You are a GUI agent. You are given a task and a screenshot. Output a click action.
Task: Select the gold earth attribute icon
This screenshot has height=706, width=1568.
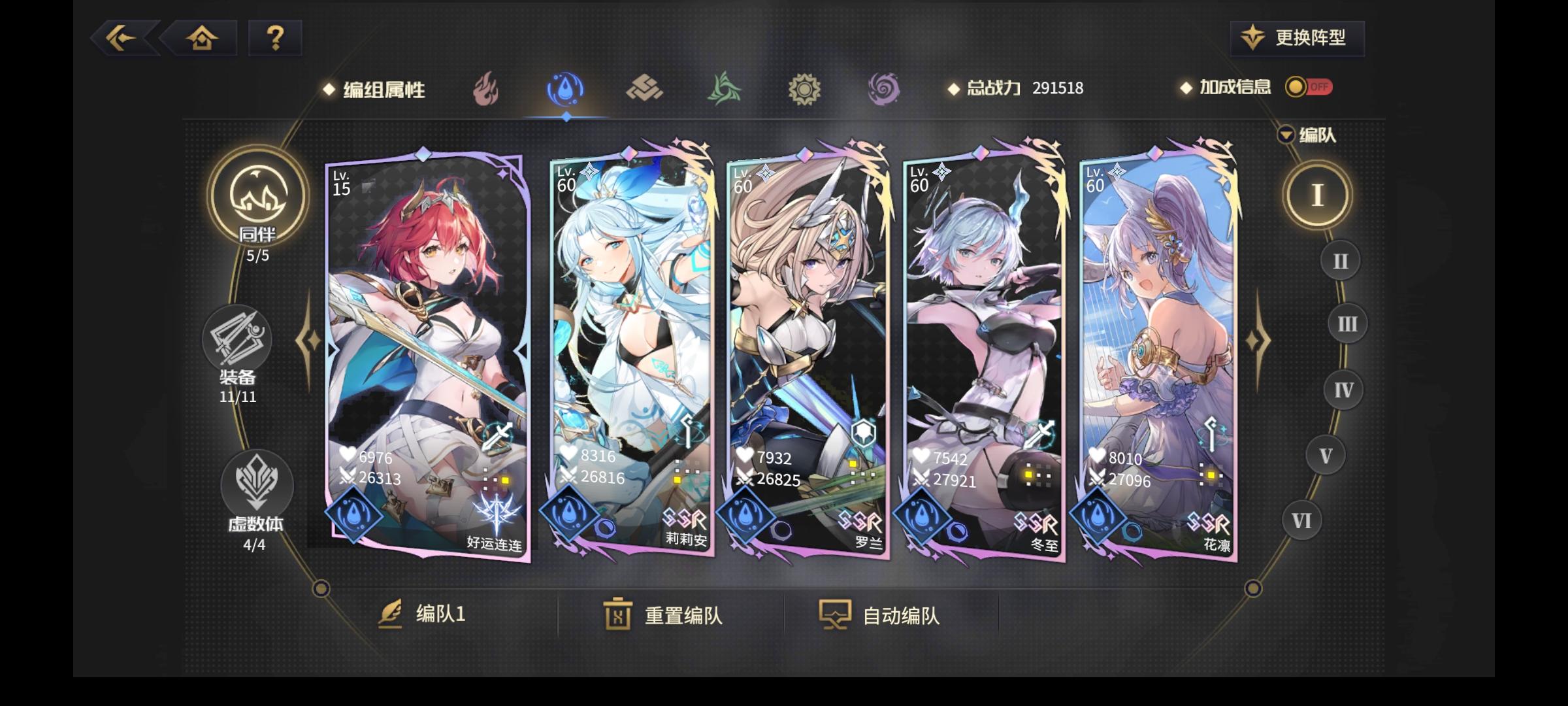[645, 90]
